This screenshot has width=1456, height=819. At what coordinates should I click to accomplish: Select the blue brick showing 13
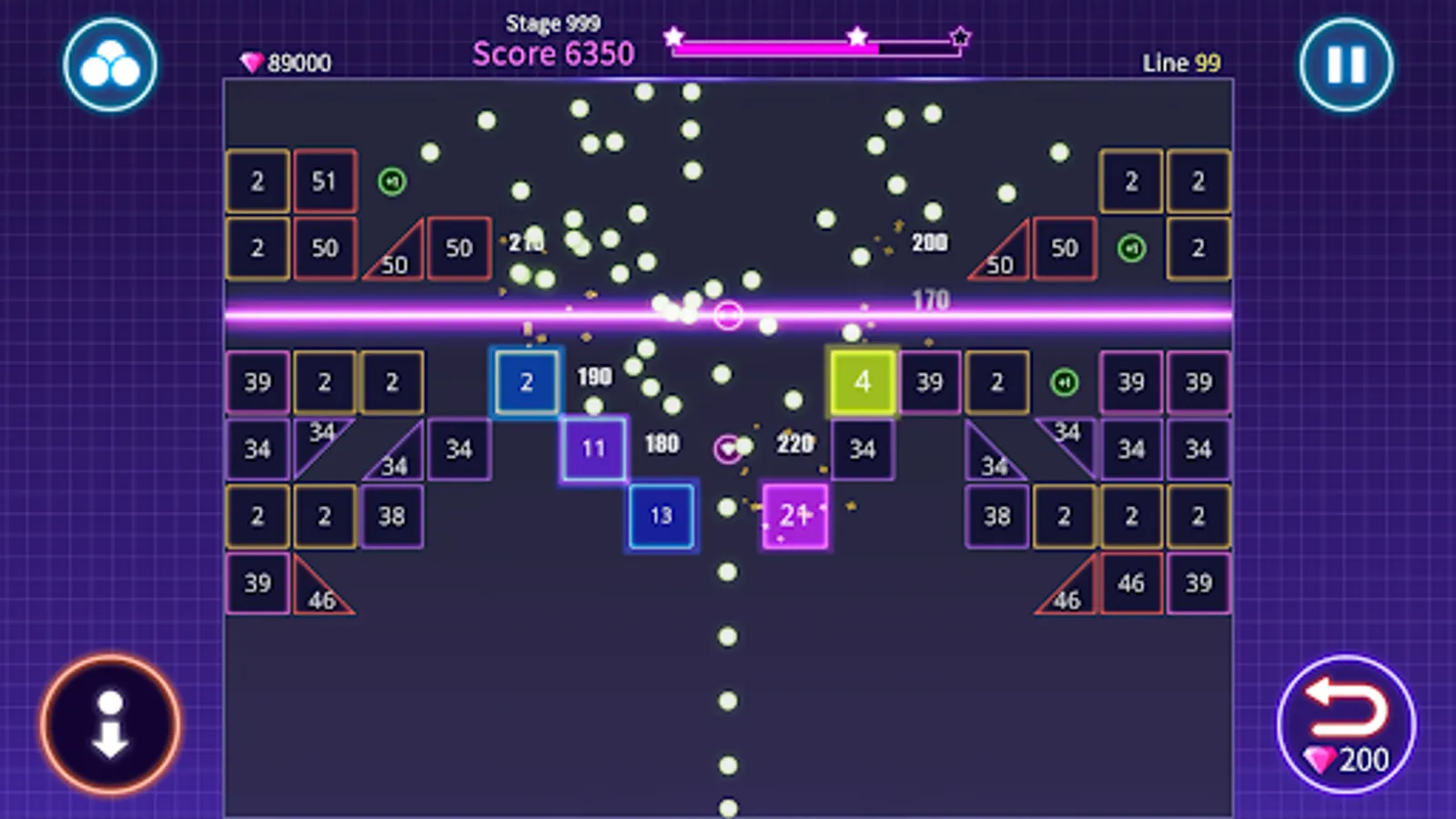point(661,517)
